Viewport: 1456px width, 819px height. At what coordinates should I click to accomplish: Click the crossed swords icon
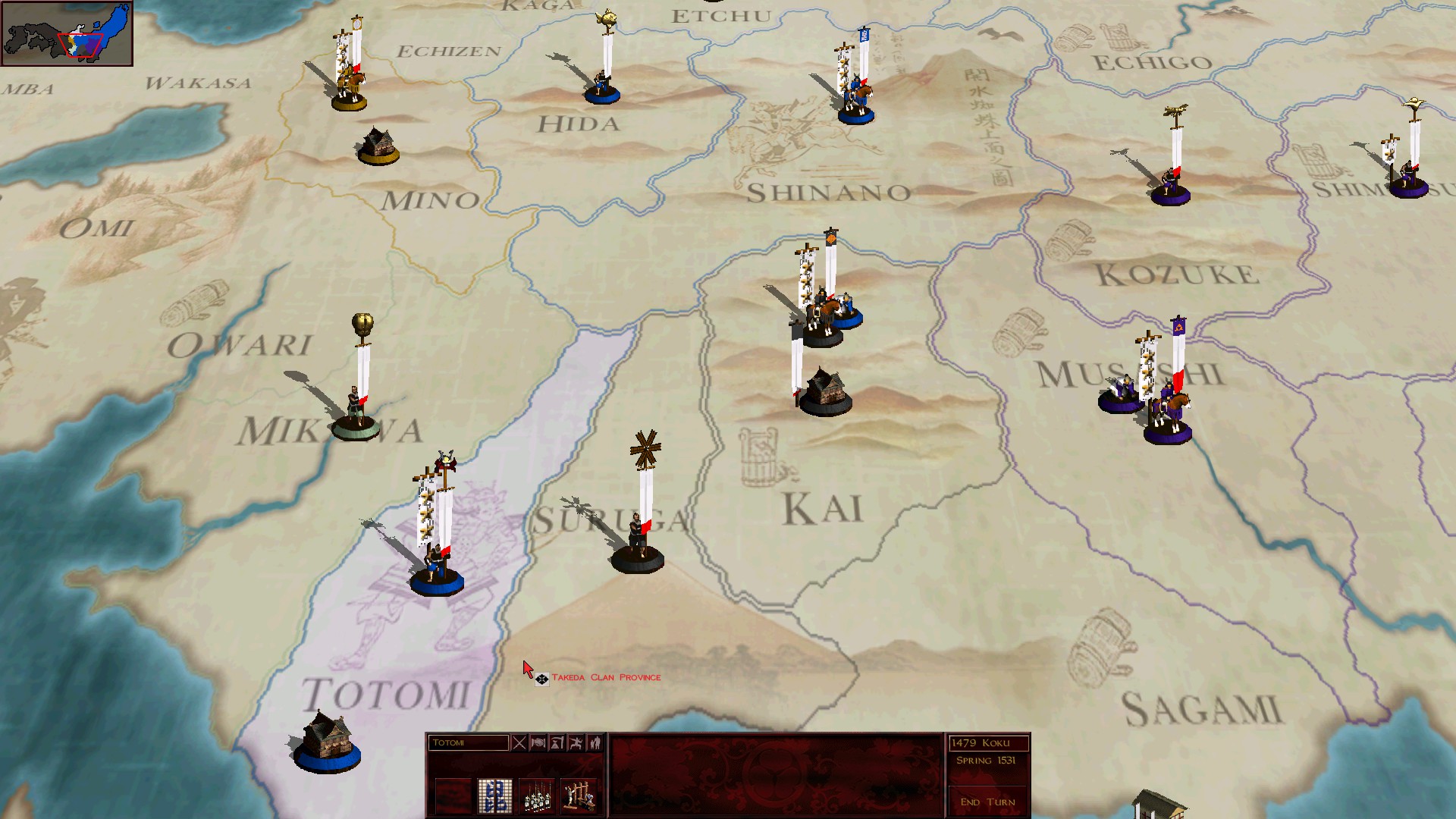click(x=519, y=743)
